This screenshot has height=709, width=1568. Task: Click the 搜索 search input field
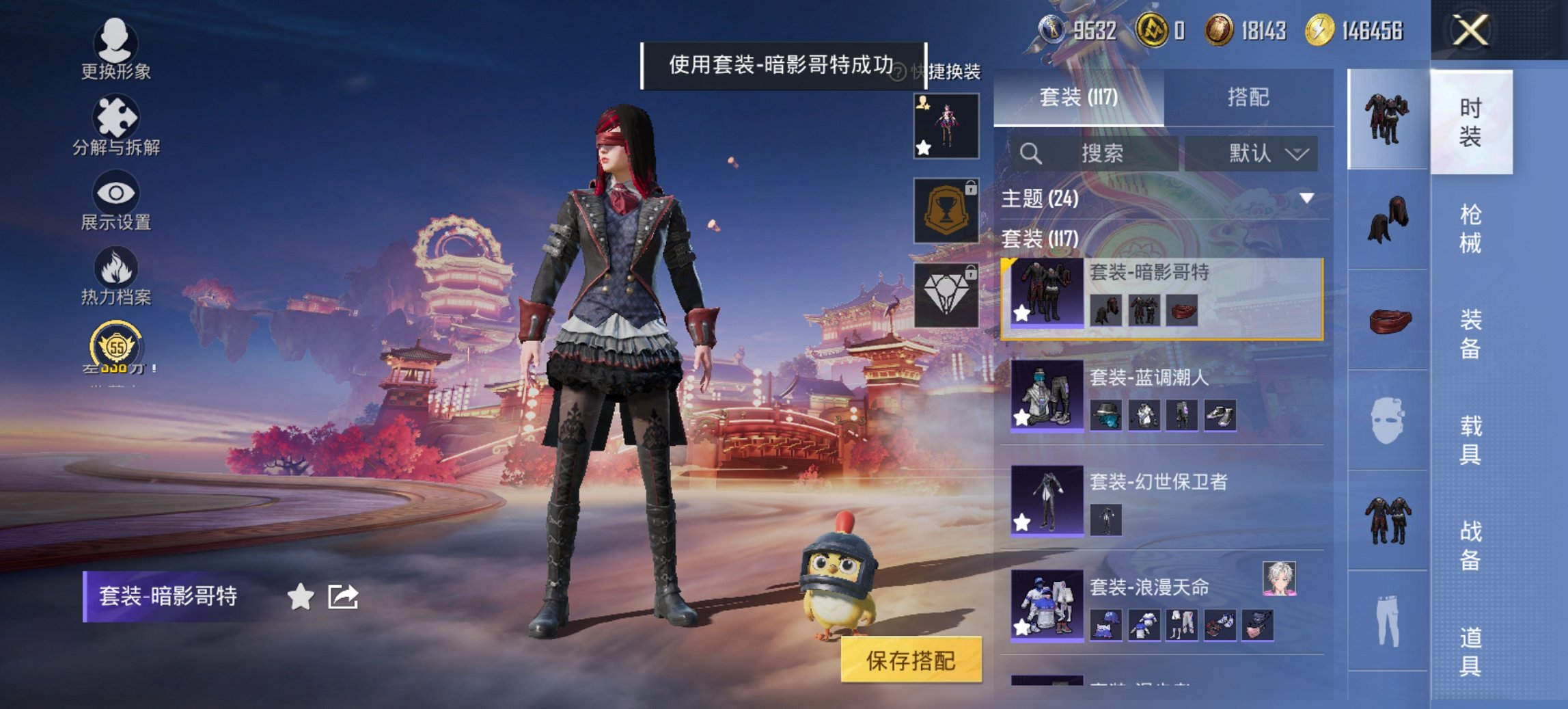[1103, 152]
